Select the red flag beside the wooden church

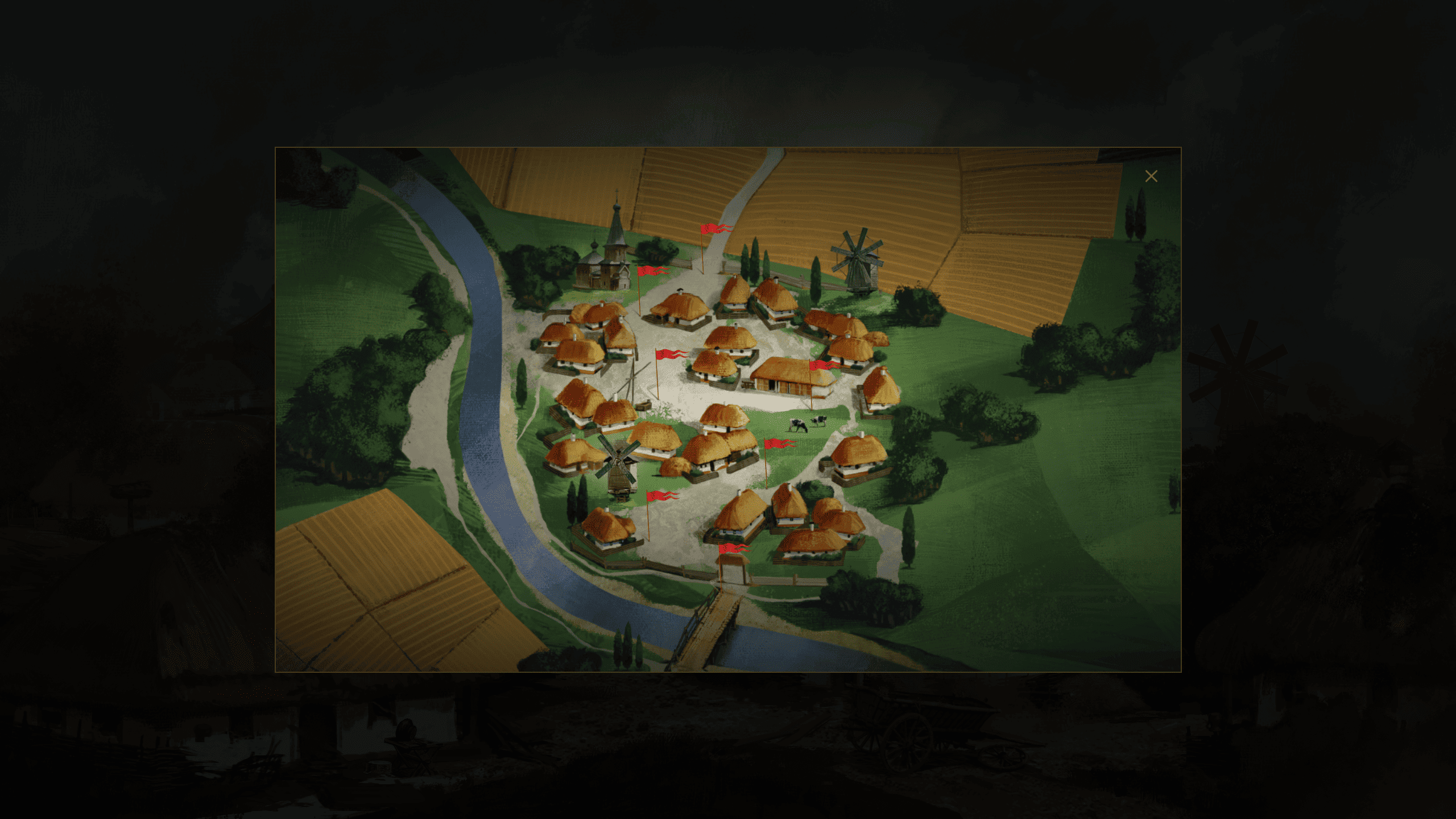[650, 271]
